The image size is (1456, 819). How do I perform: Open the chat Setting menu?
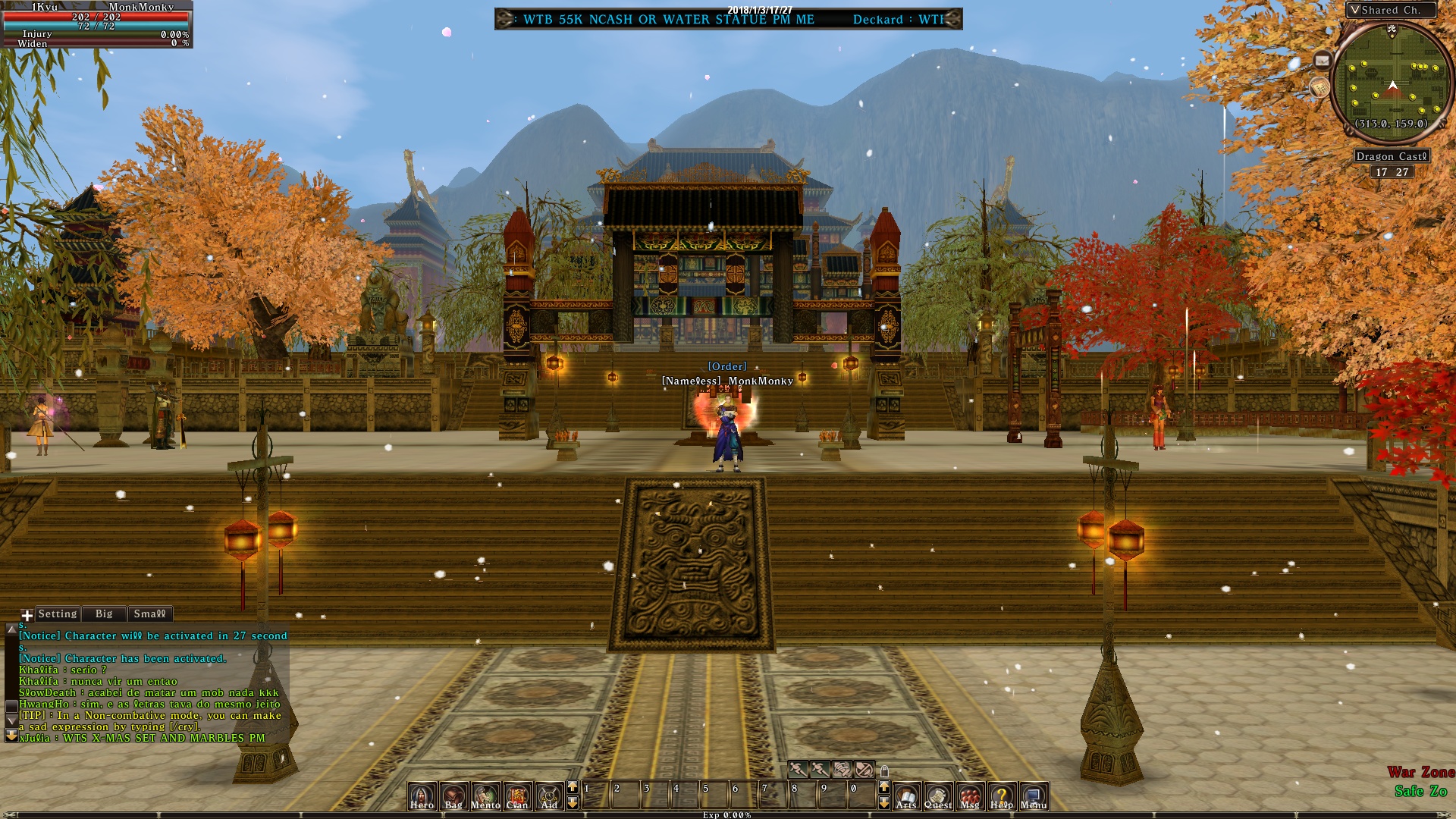(57, 613)
